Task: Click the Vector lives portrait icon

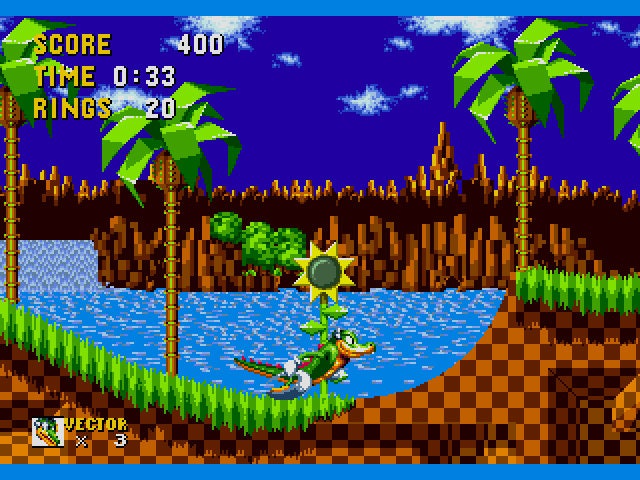Action: (46, 431)
